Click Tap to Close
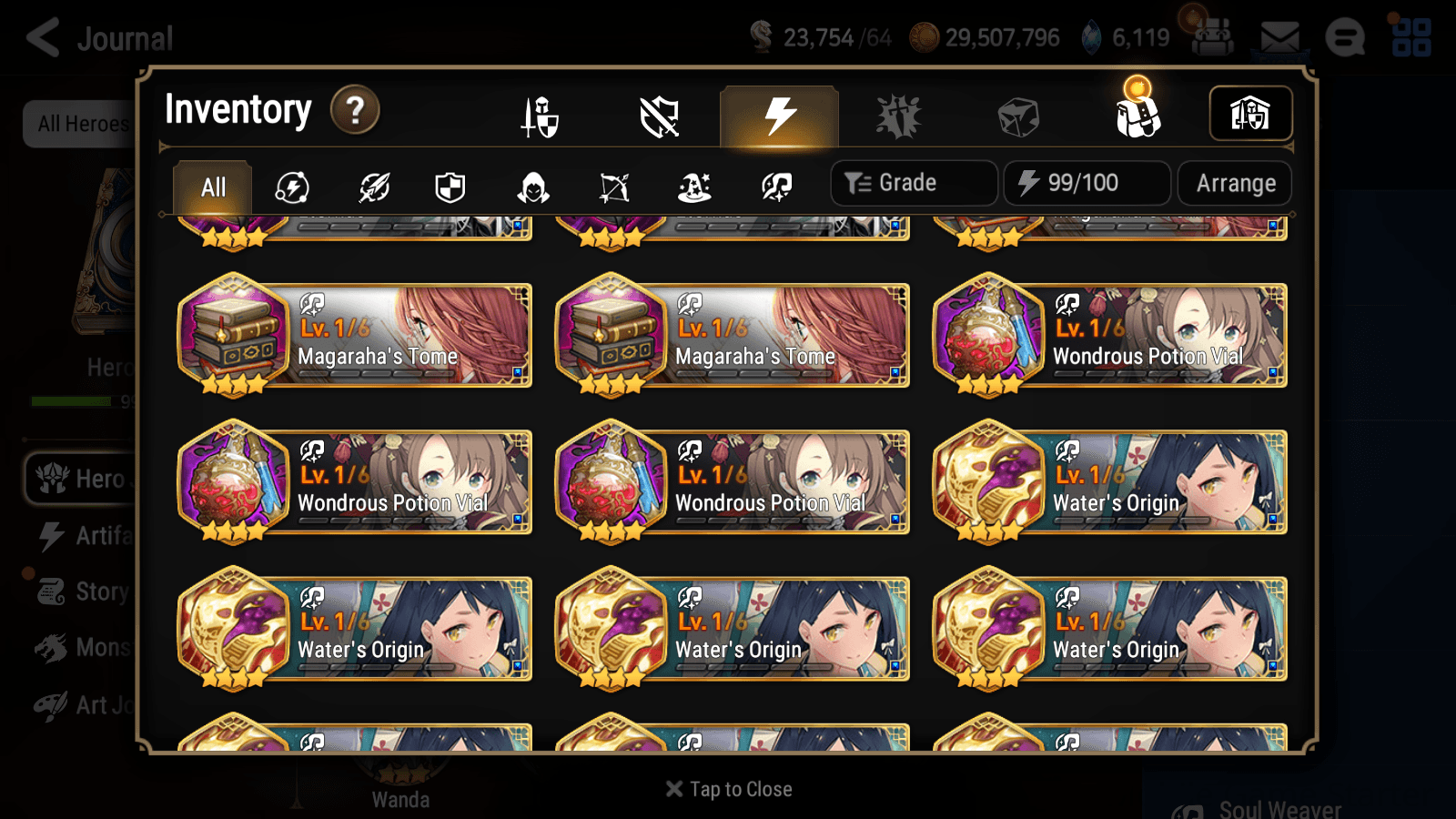 coord(727,789)
